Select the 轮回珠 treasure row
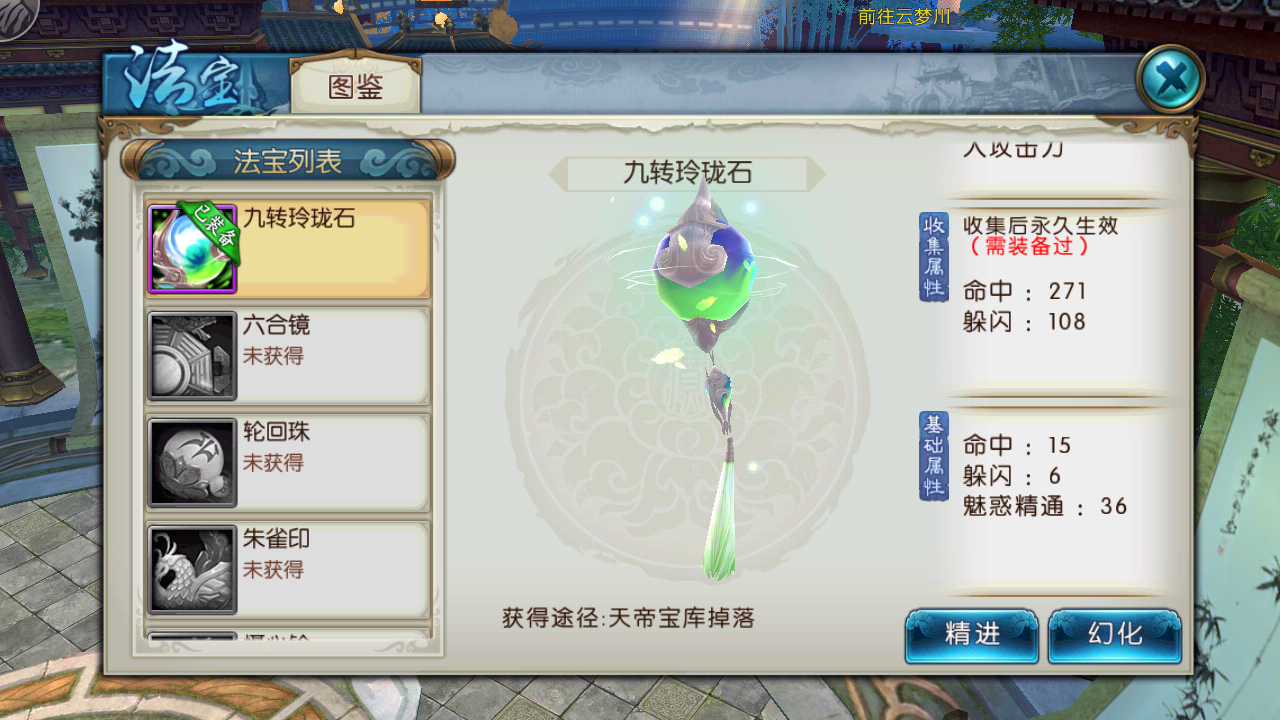 point(288,462)
